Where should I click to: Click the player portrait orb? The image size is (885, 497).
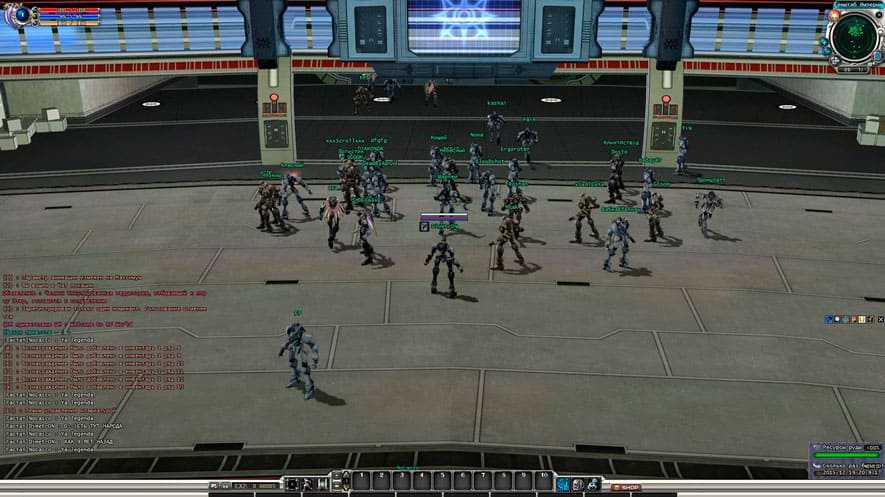(22, 15)
